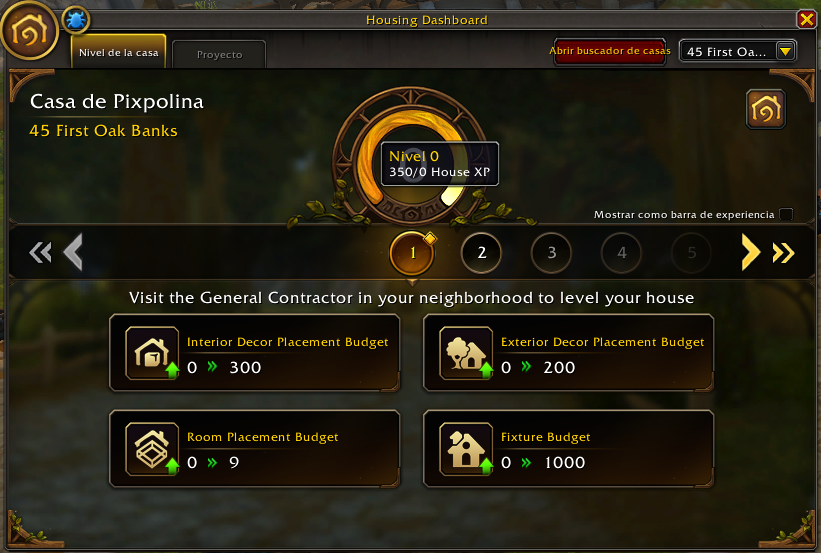821x553 pixels.
Task: Close the Housing Dashboard window
Action: pos(806,20)
